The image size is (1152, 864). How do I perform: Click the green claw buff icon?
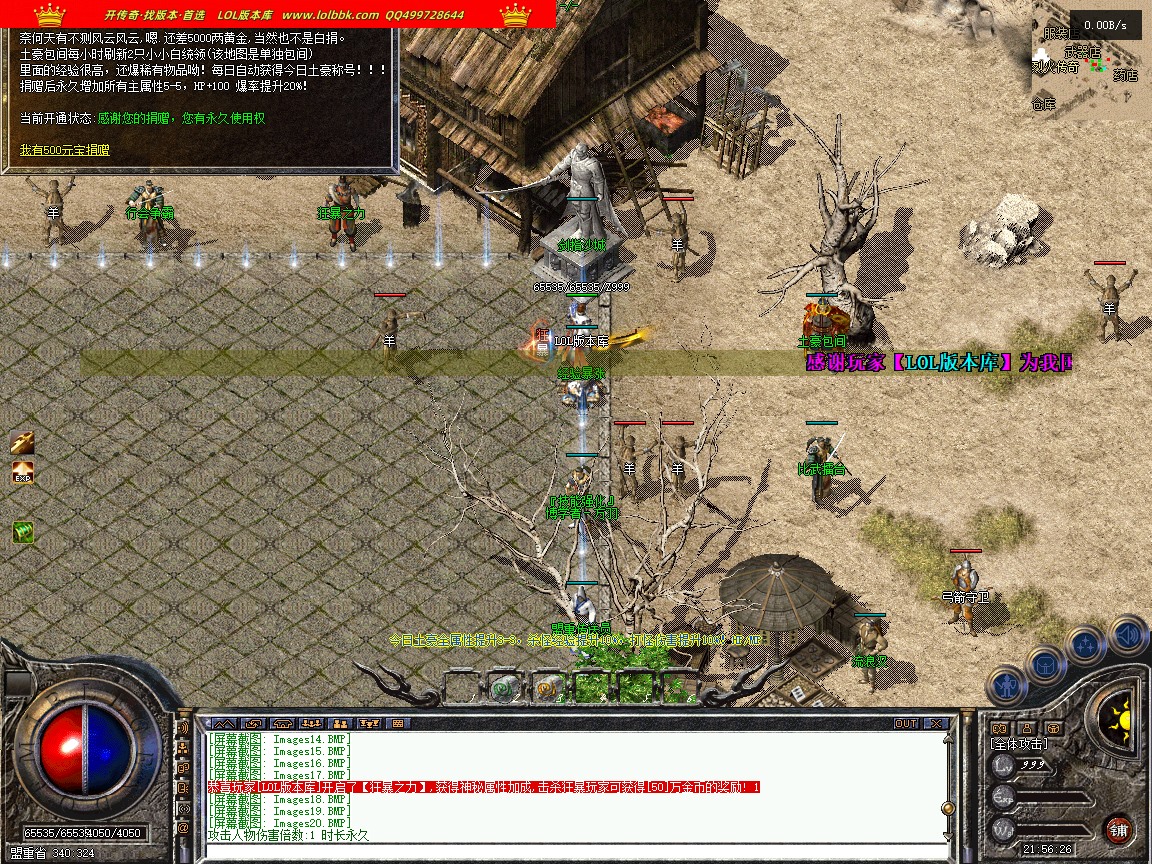[x=23, y=532]
